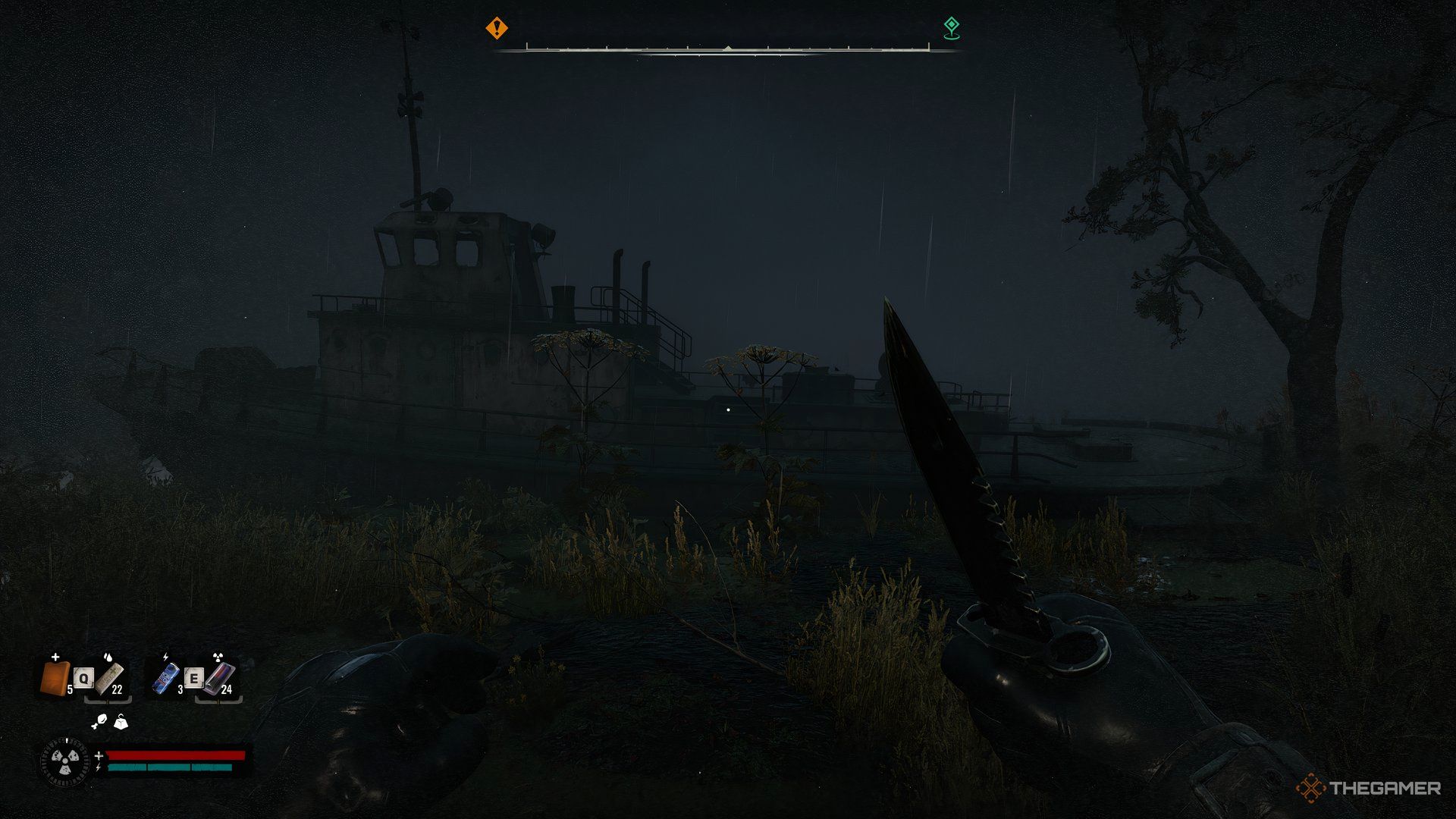Click the plus icon above the medkit slot
The height and width of the screenshot is (819, 1456).
coord(55,657)
